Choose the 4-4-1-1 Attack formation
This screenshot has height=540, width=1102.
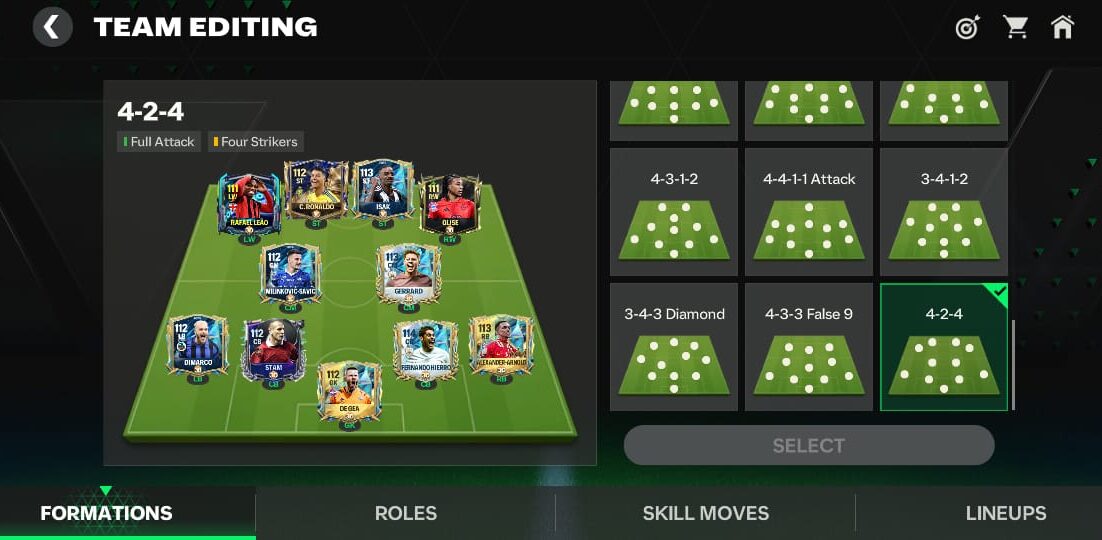(809, 212)
